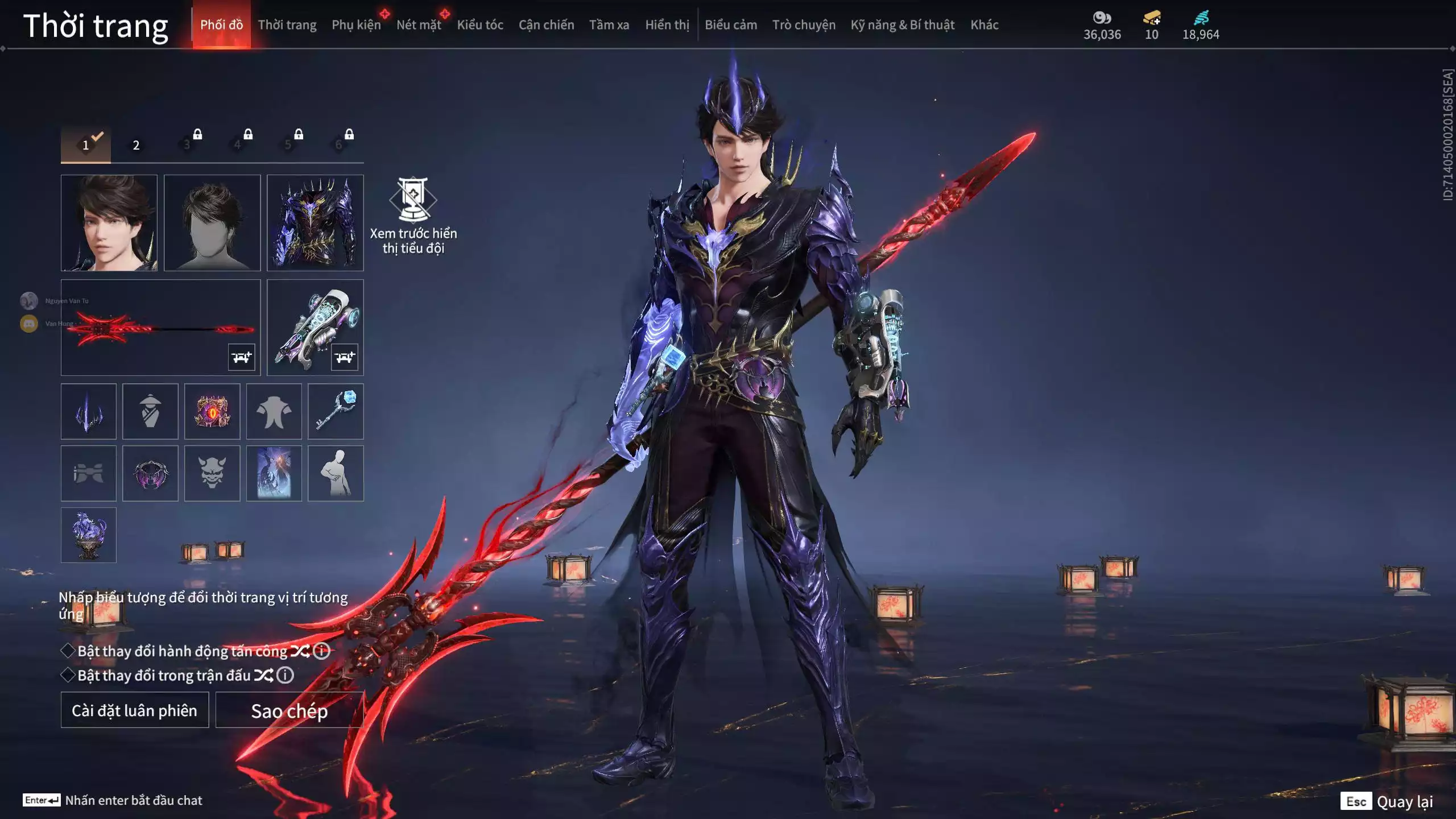
Task: Click the demon mask slot
Action: click(212, 473)
